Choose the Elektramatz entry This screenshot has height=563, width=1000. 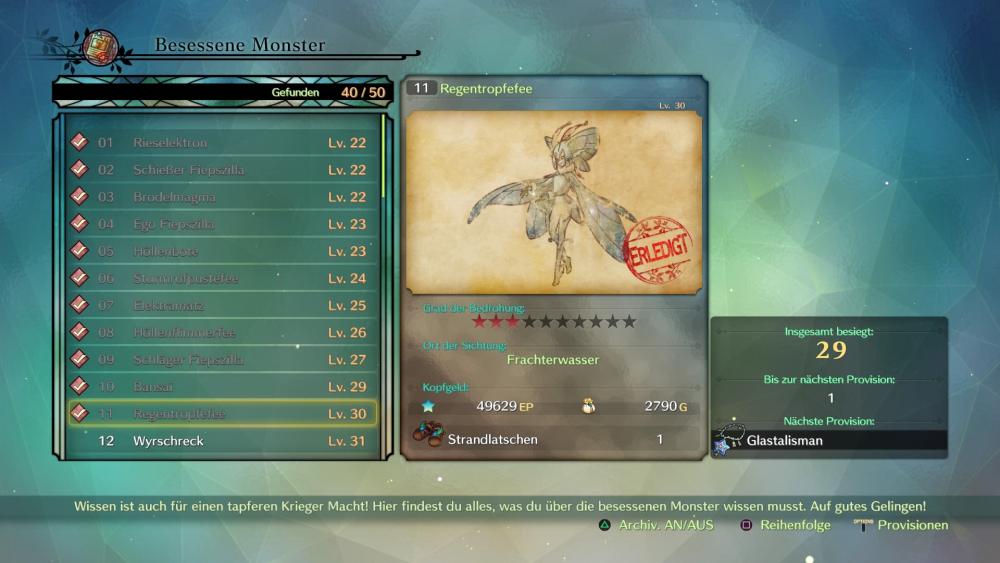[x=220, y=305]
